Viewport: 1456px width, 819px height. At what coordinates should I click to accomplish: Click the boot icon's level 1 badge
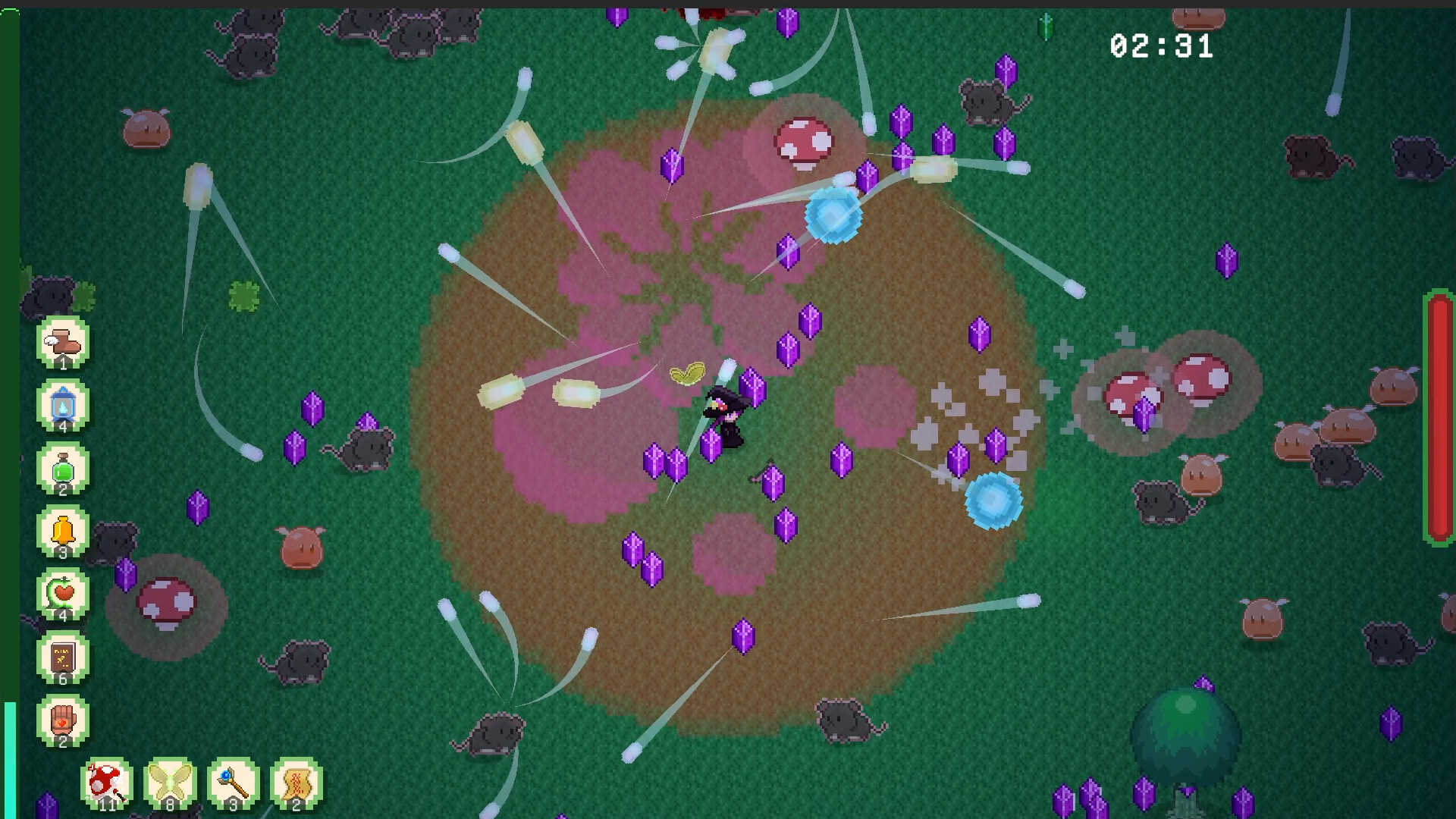pyautogui.click(x=63, y=362)
